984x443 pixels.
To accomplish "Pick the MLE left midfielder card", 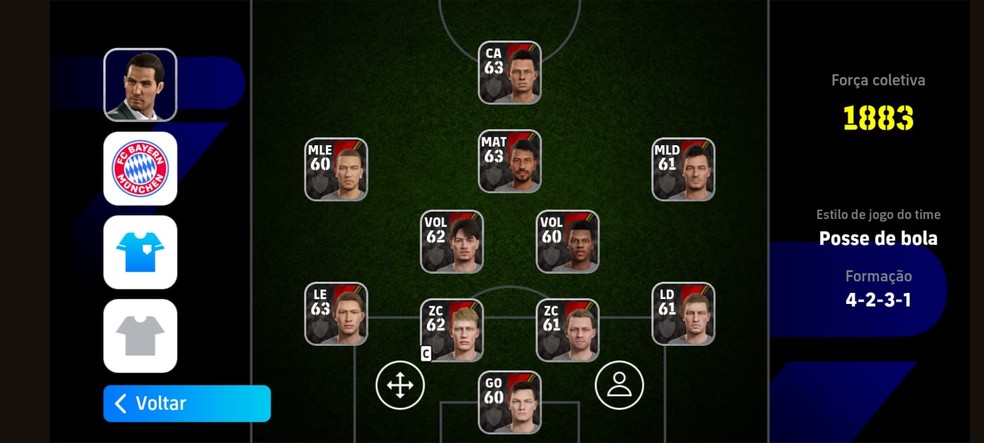I will 336,169.
